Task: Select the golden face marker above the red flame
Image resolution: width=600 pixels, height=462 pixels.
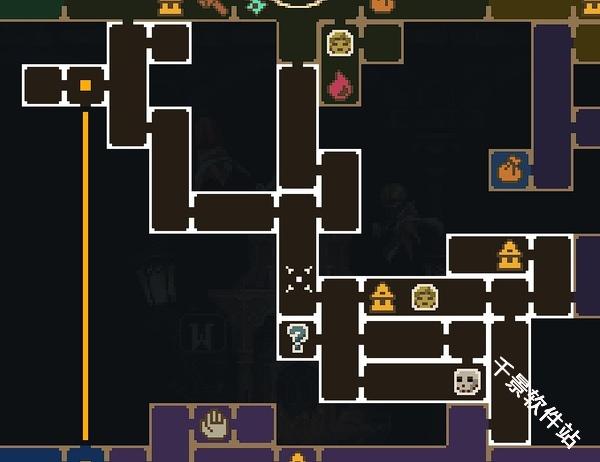Action: [x=339, y=43]
